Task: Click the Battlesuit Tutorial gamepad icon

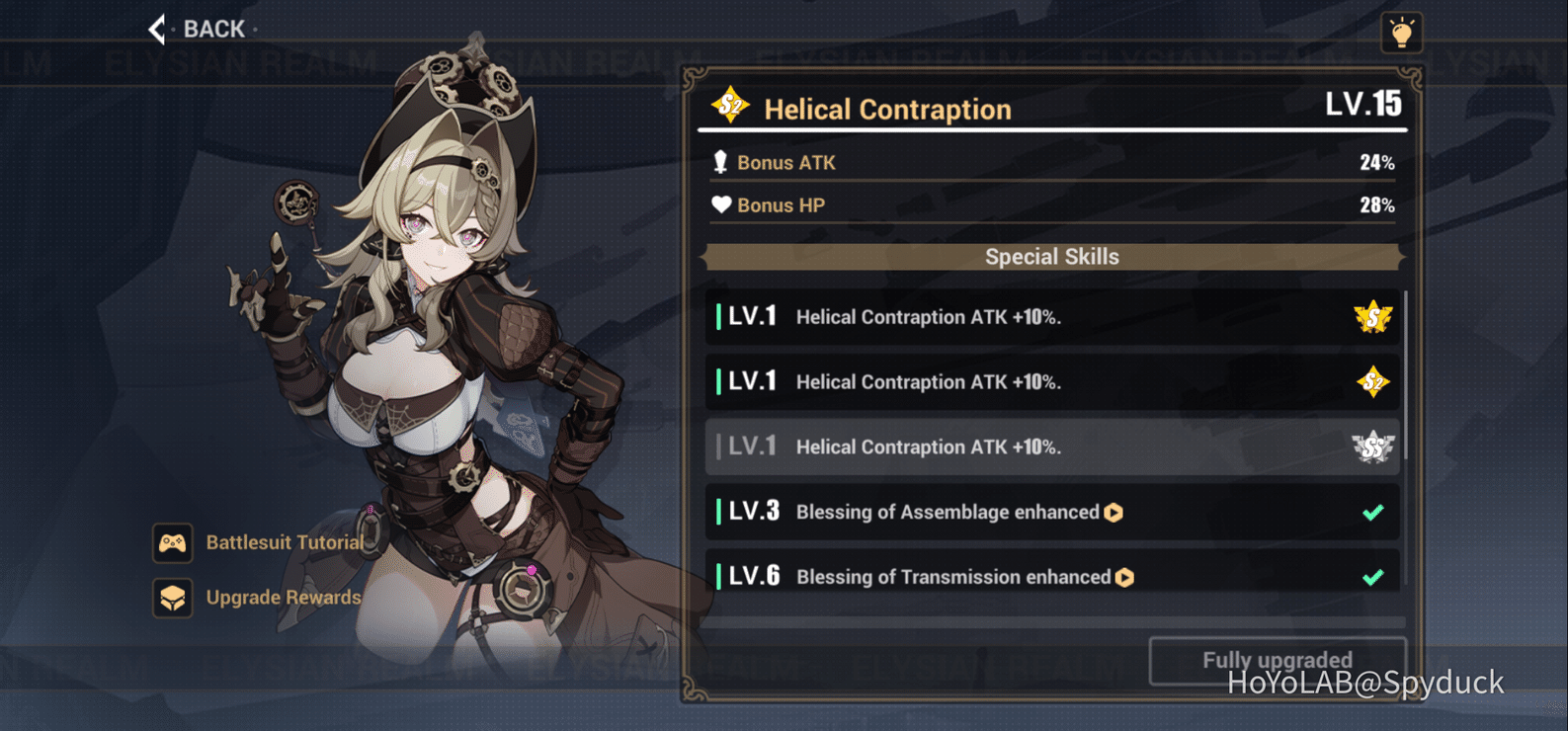Action: (x=173, y=541)
